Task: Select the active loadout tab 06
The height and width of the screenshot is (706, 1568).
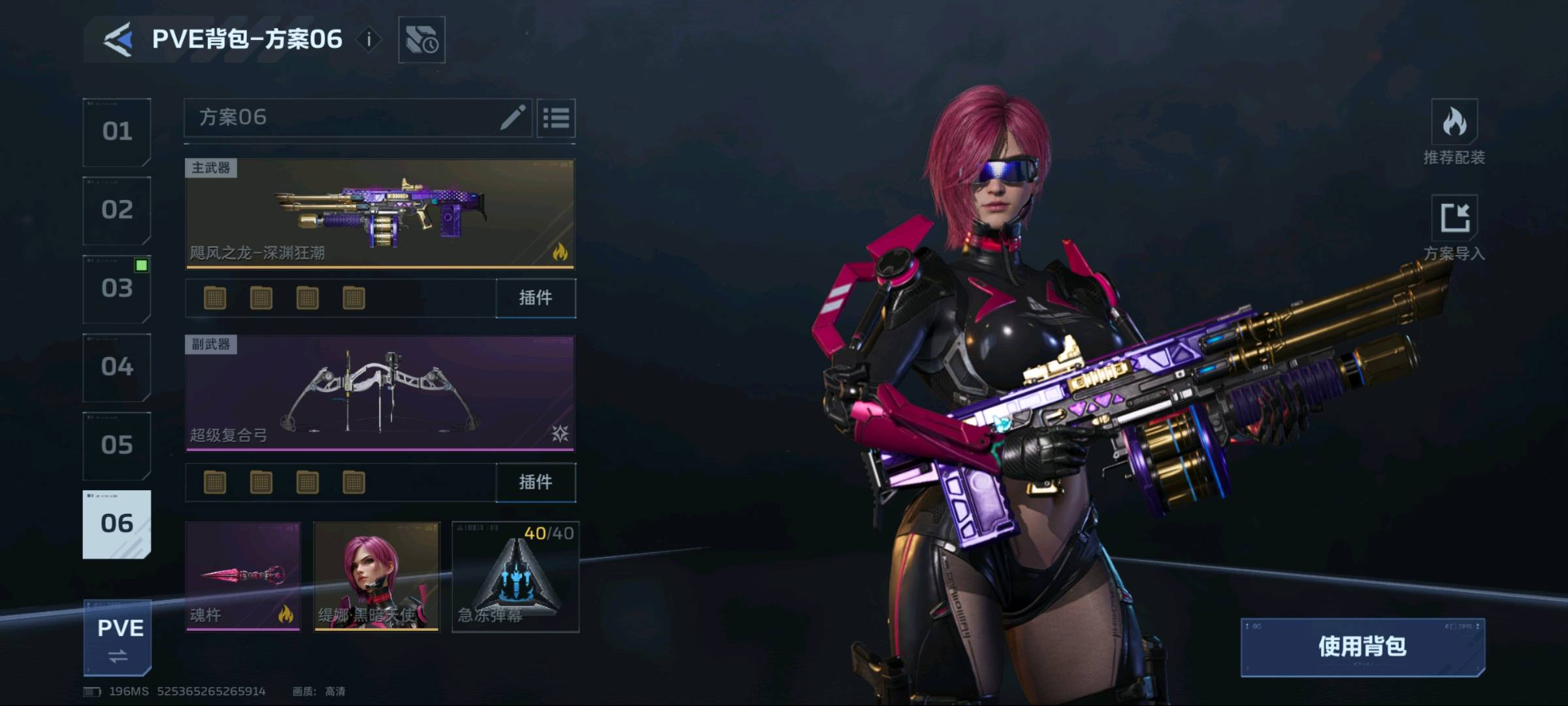Action: click(117, 524)
